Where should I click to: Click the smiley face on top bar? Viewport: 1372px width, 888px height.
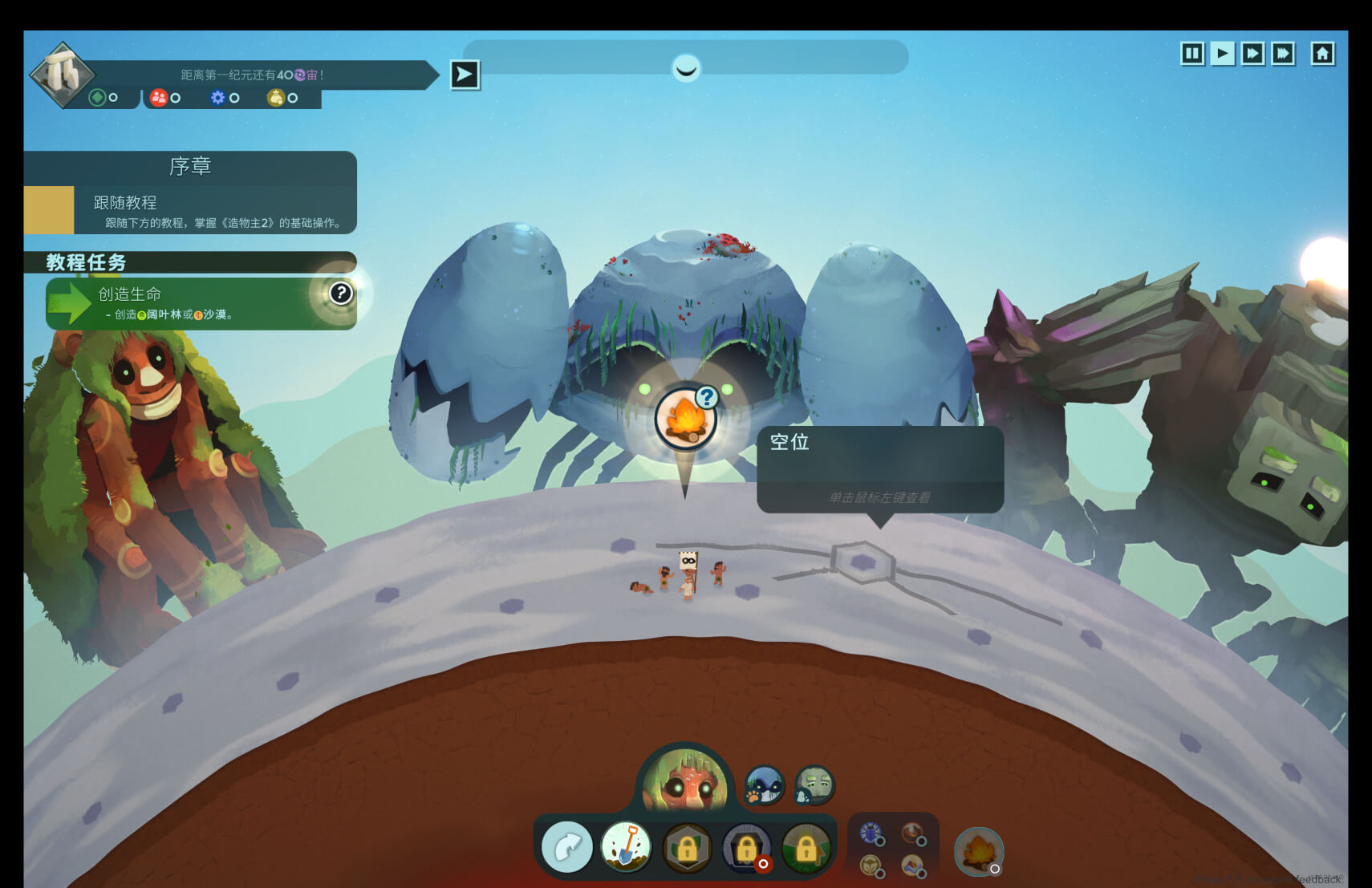[686, 69]
